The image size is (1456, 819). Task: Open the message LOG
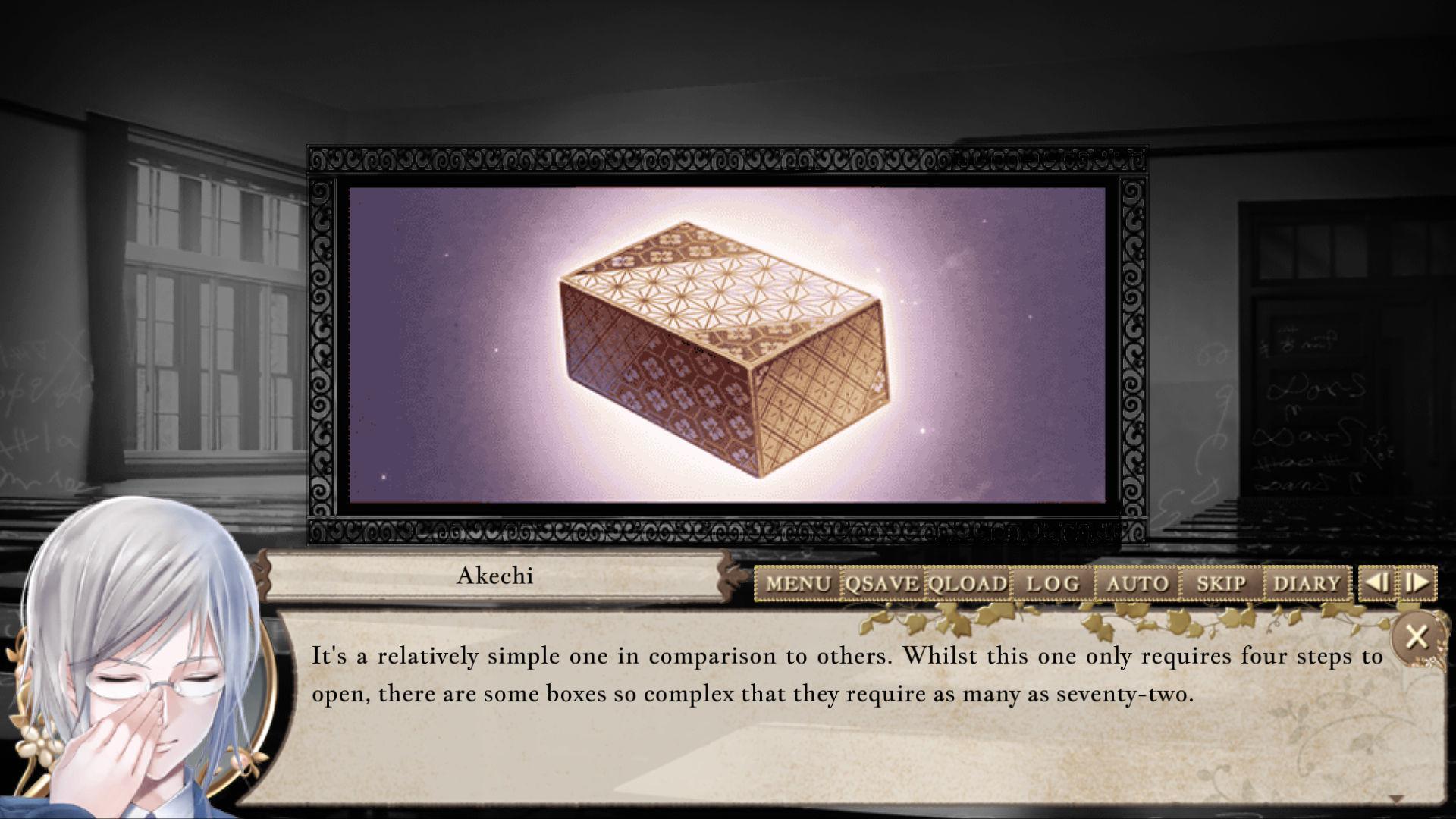click(1051, 584)
